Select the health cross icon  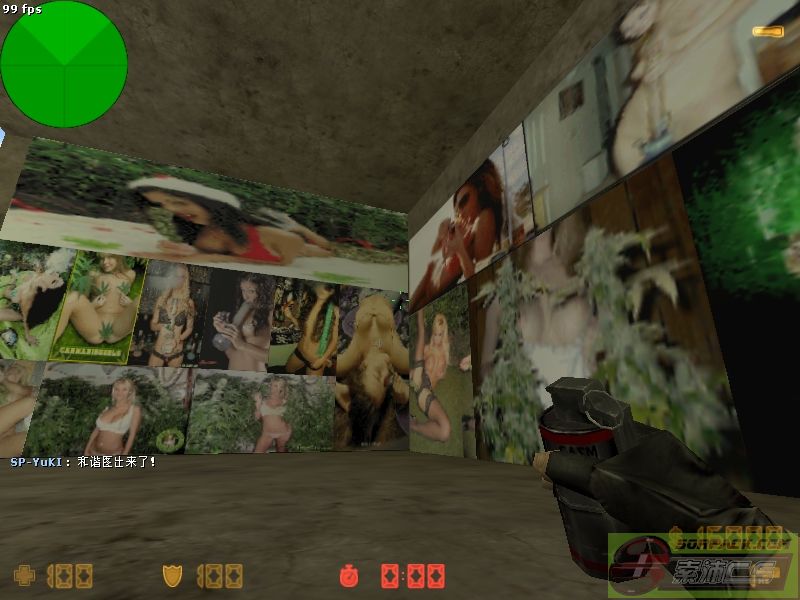coord(22,575)
